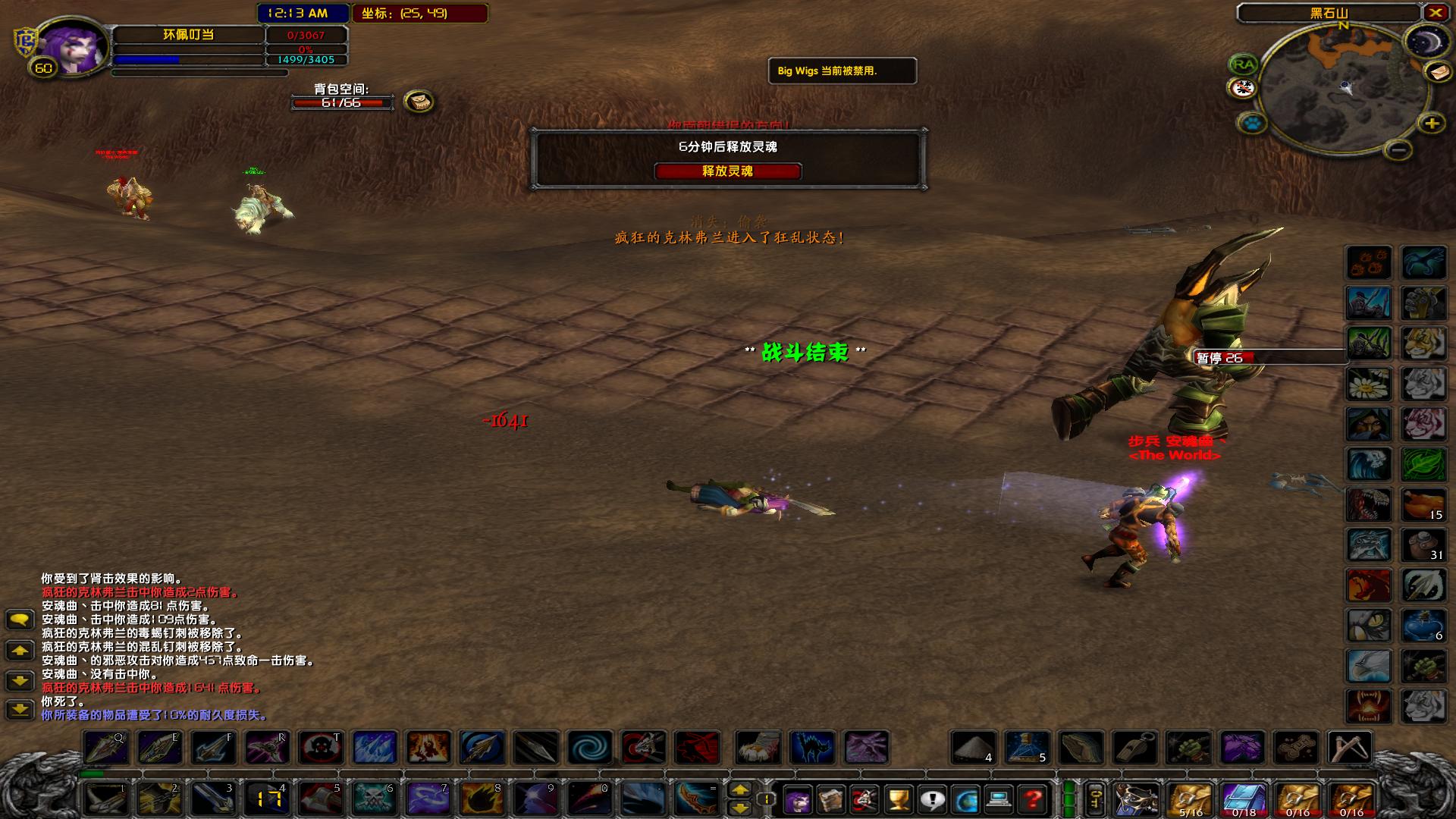Open achievements with the golden trophy icon
1456x819 pixels.
coord(898,799)
